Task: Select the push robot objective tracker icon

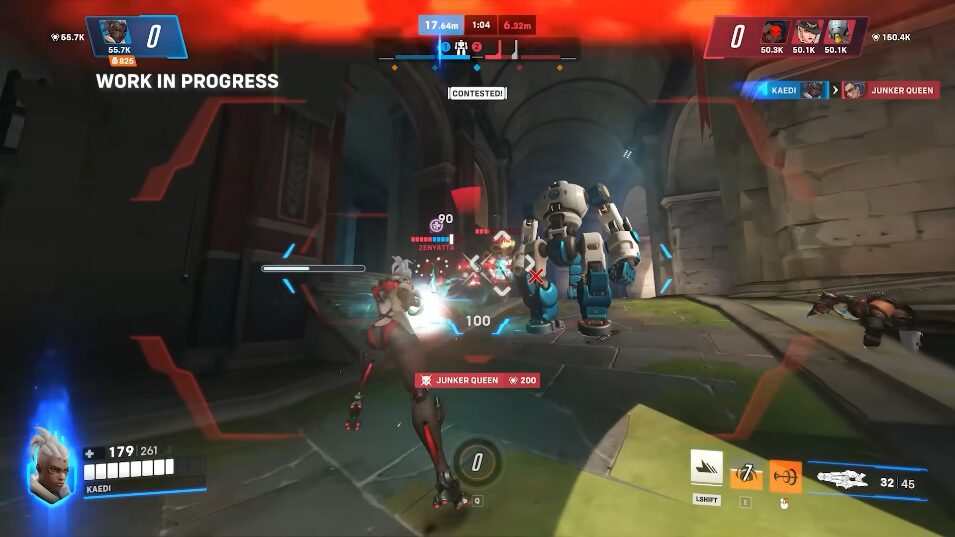Action: [x=462, y=48]
